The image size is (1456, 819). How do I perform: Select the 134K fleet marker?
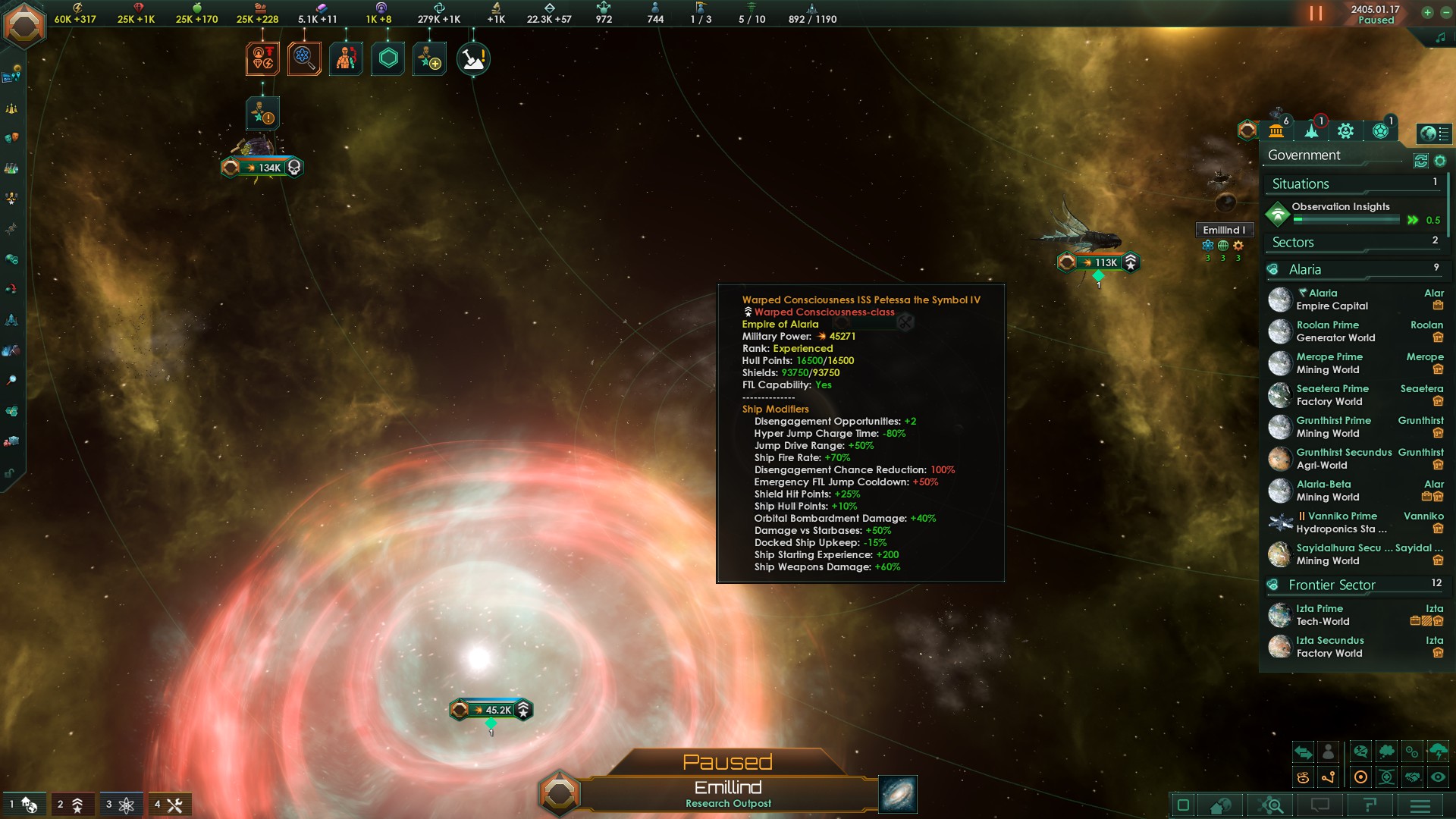coord(262,168)
